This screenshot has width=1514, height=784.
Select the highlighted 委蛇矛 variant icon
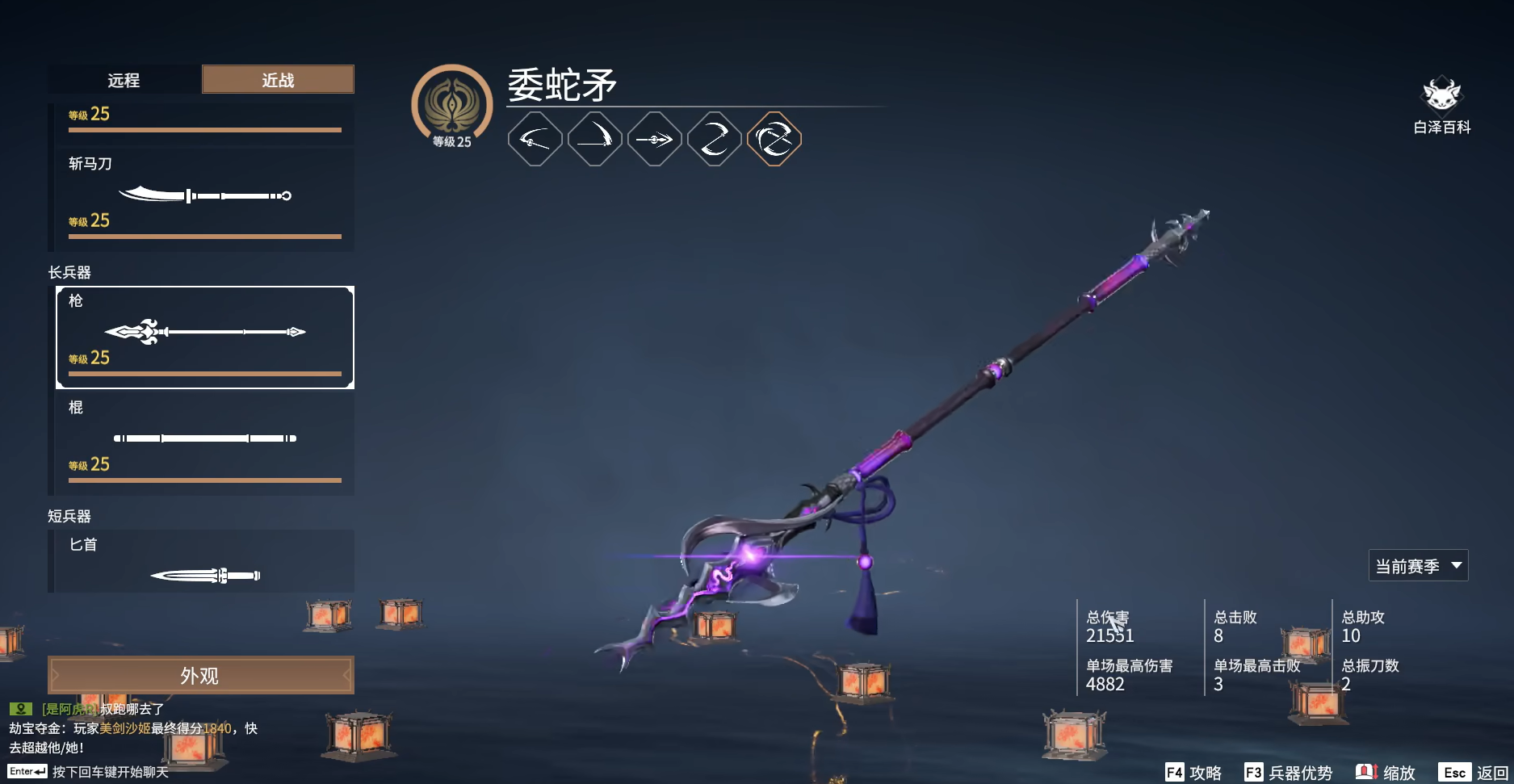[775, 137]
